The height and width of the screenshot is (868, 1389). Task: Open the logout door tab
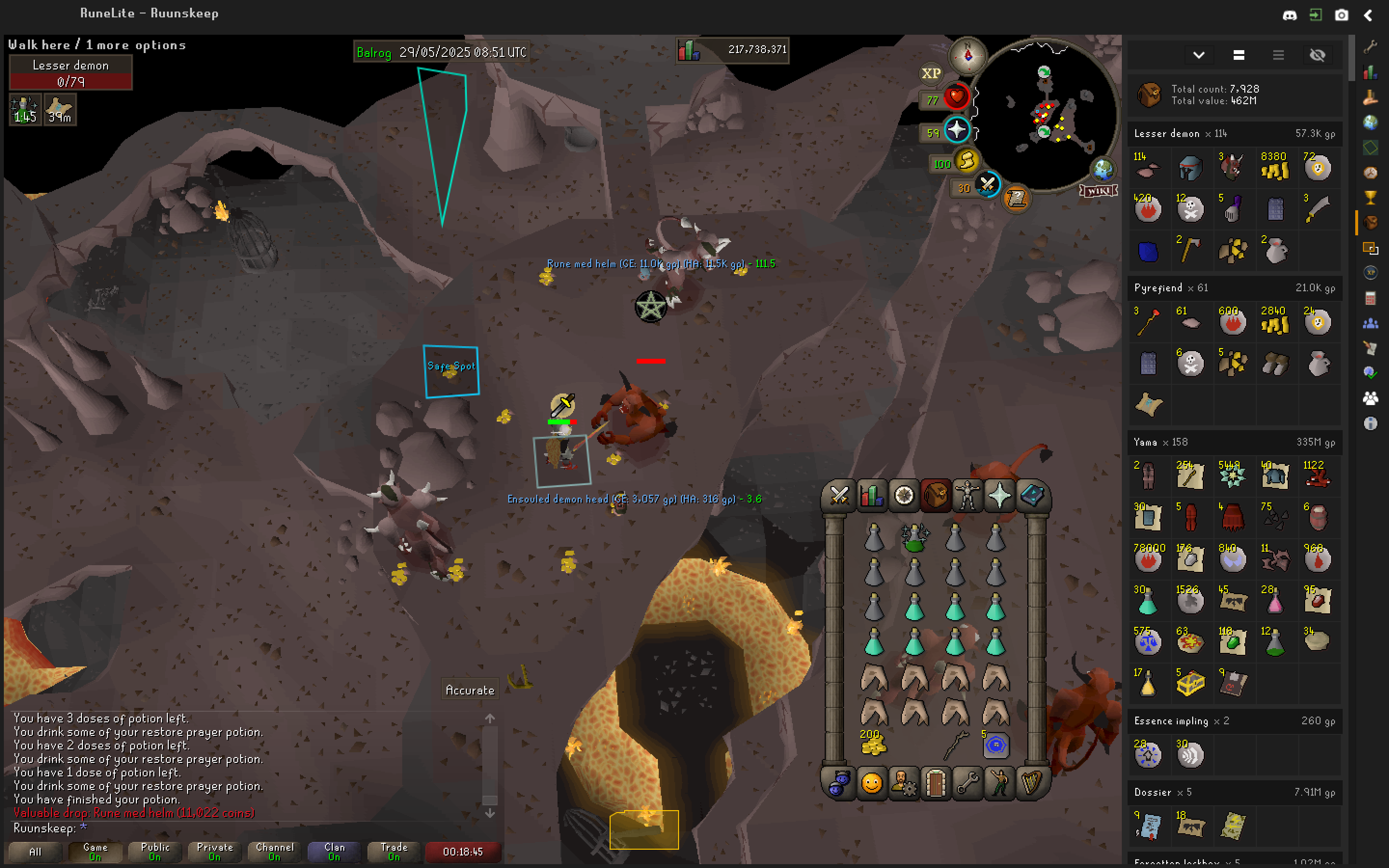pyautogui.click(x=935, y=783)
